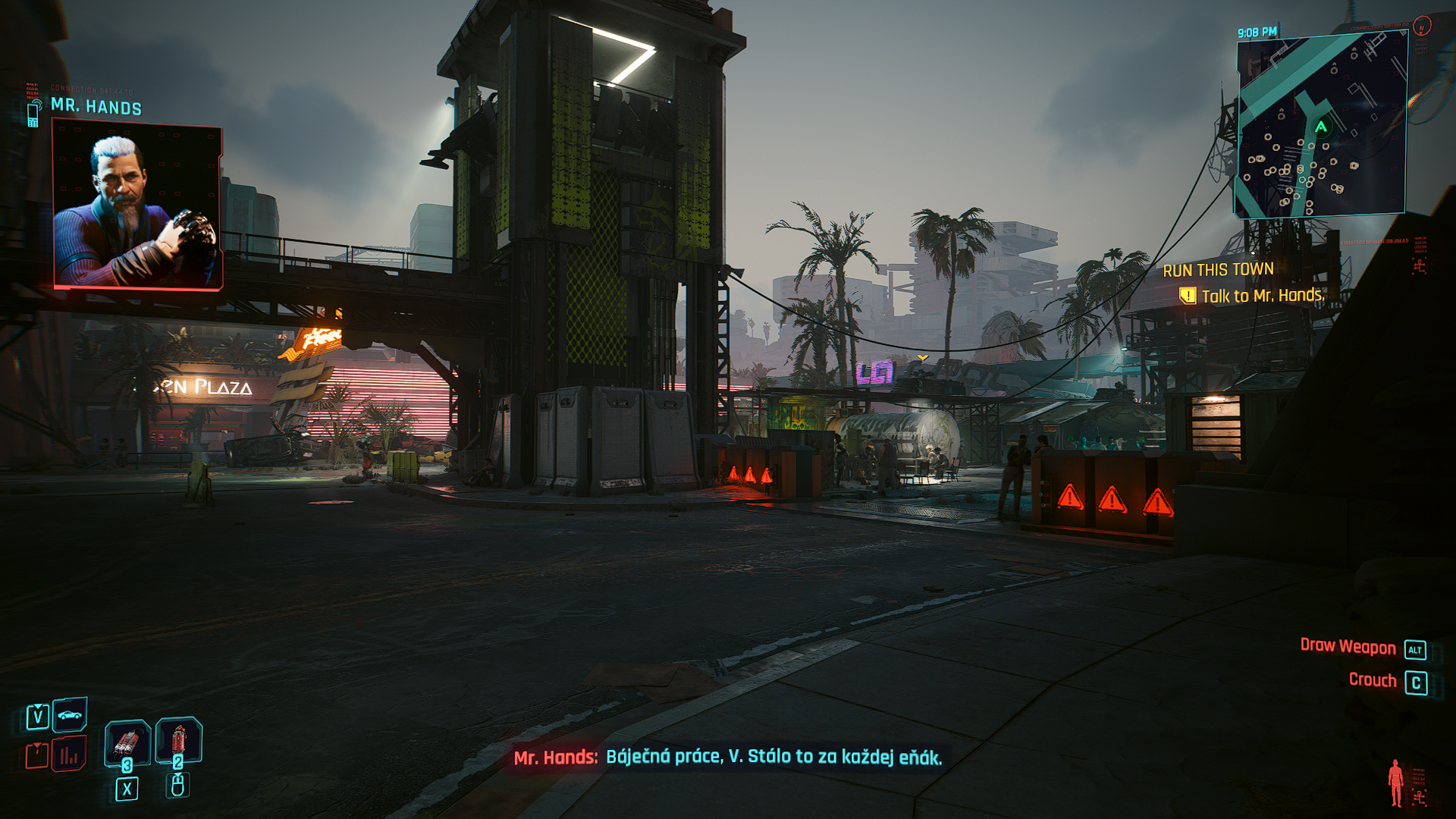Click the red character stance silhouette
1456x819 pixels.
tap(1395, 783)
